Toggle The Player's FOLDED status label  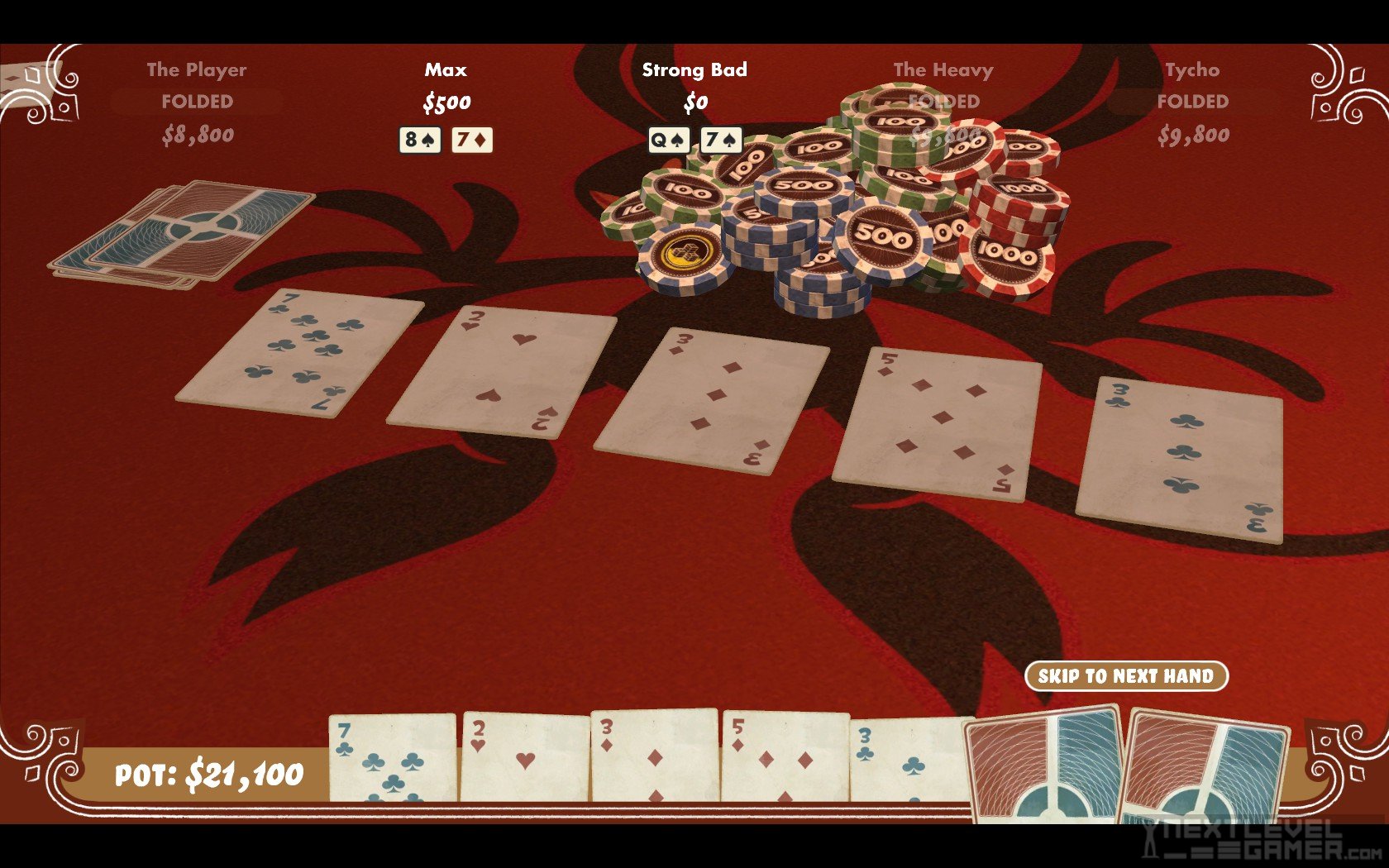click(x=198, y=103)
